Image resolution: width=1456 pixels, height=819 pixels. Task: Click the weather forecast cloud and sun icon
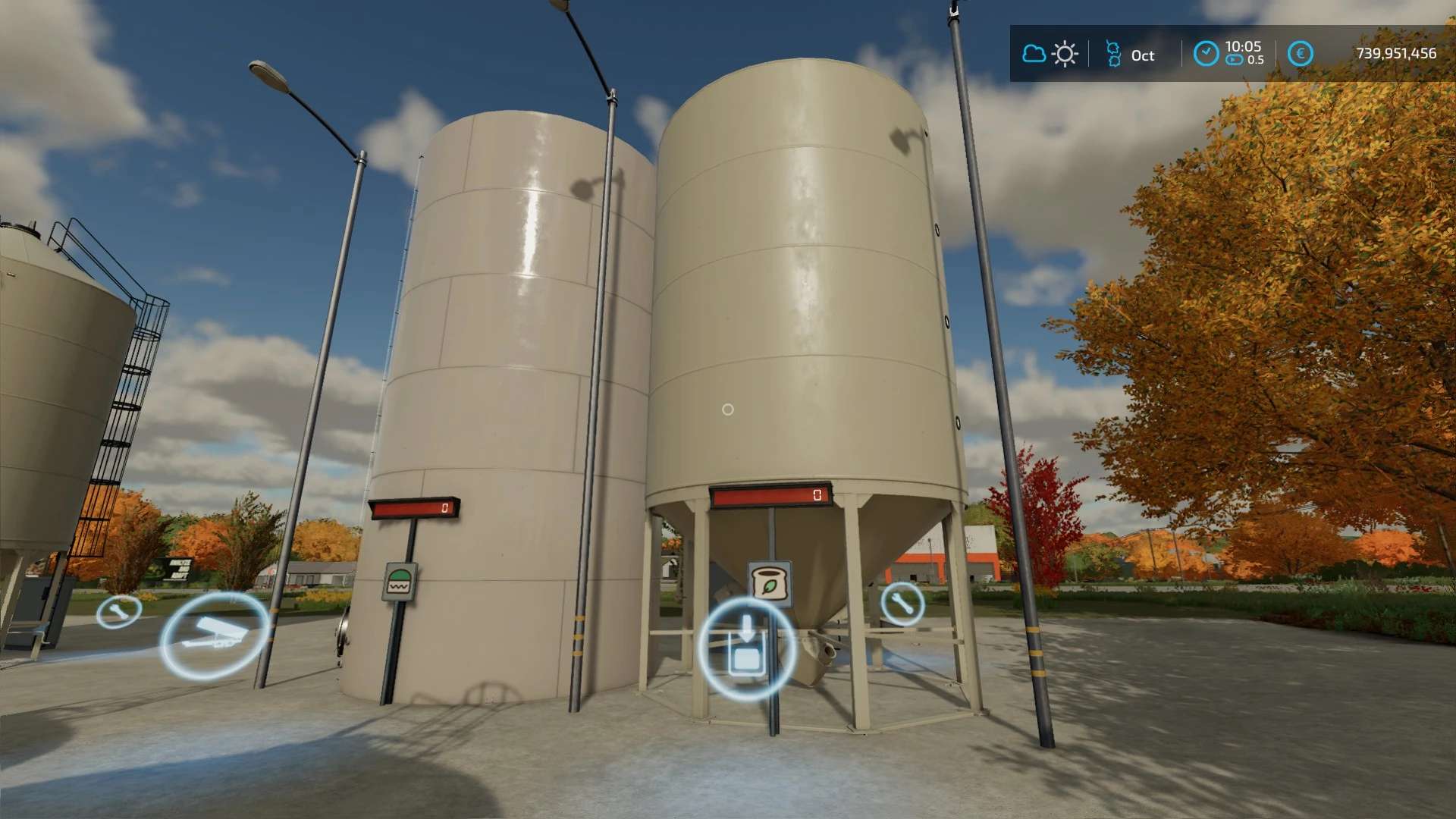(x=1050, y=54)
